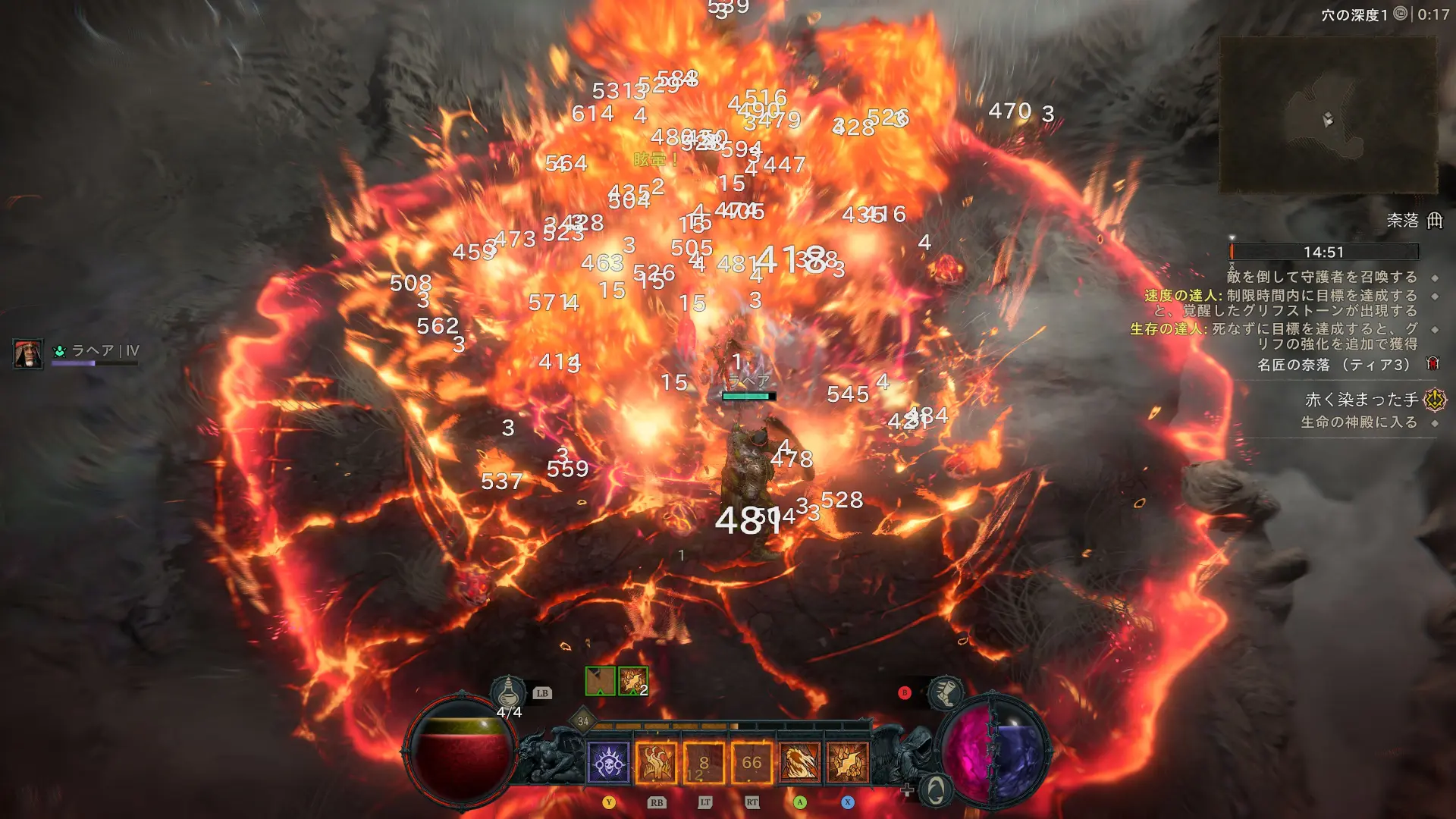Cast the flaming claw skill
Screen dimensions: 1456x819
656,763
